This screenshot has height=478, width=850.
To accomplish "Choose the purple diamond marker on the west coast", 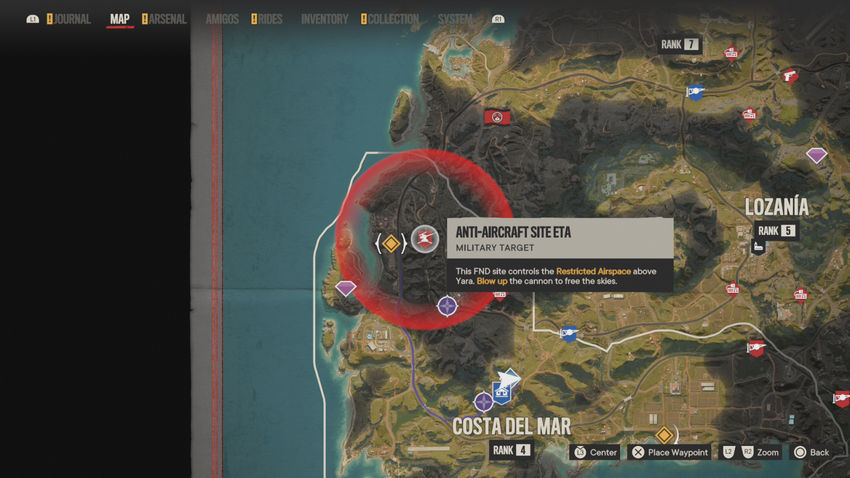I will [x=346, y=288].
